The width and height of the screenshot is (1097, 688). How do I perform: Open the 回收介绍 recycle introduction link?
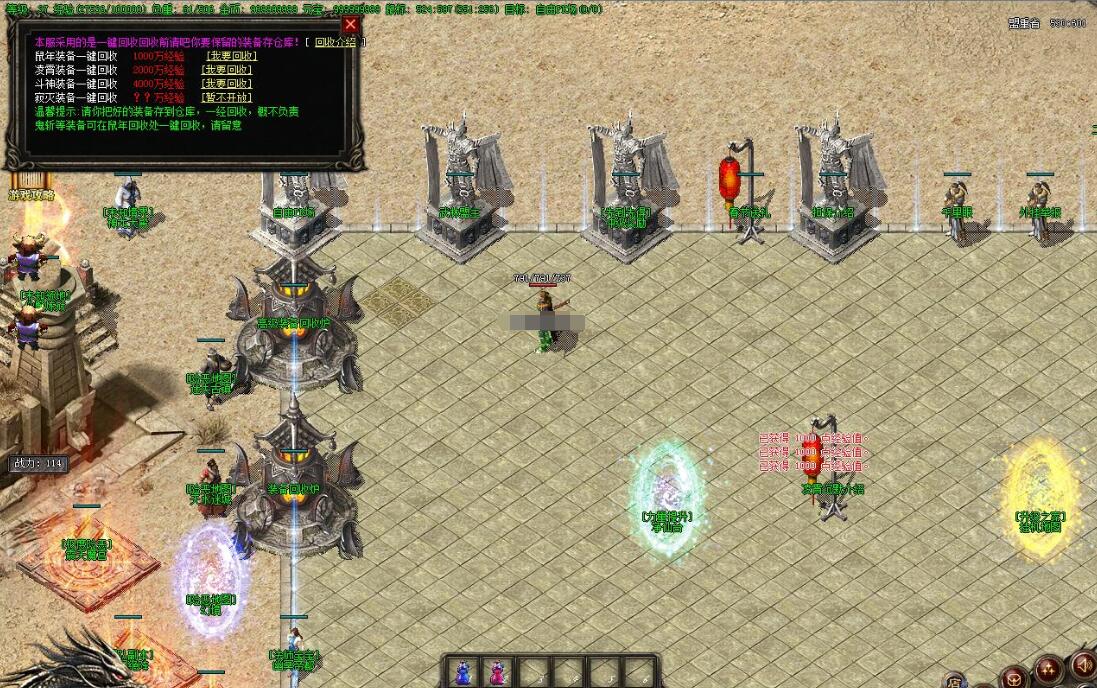click(x=336, y=42)
